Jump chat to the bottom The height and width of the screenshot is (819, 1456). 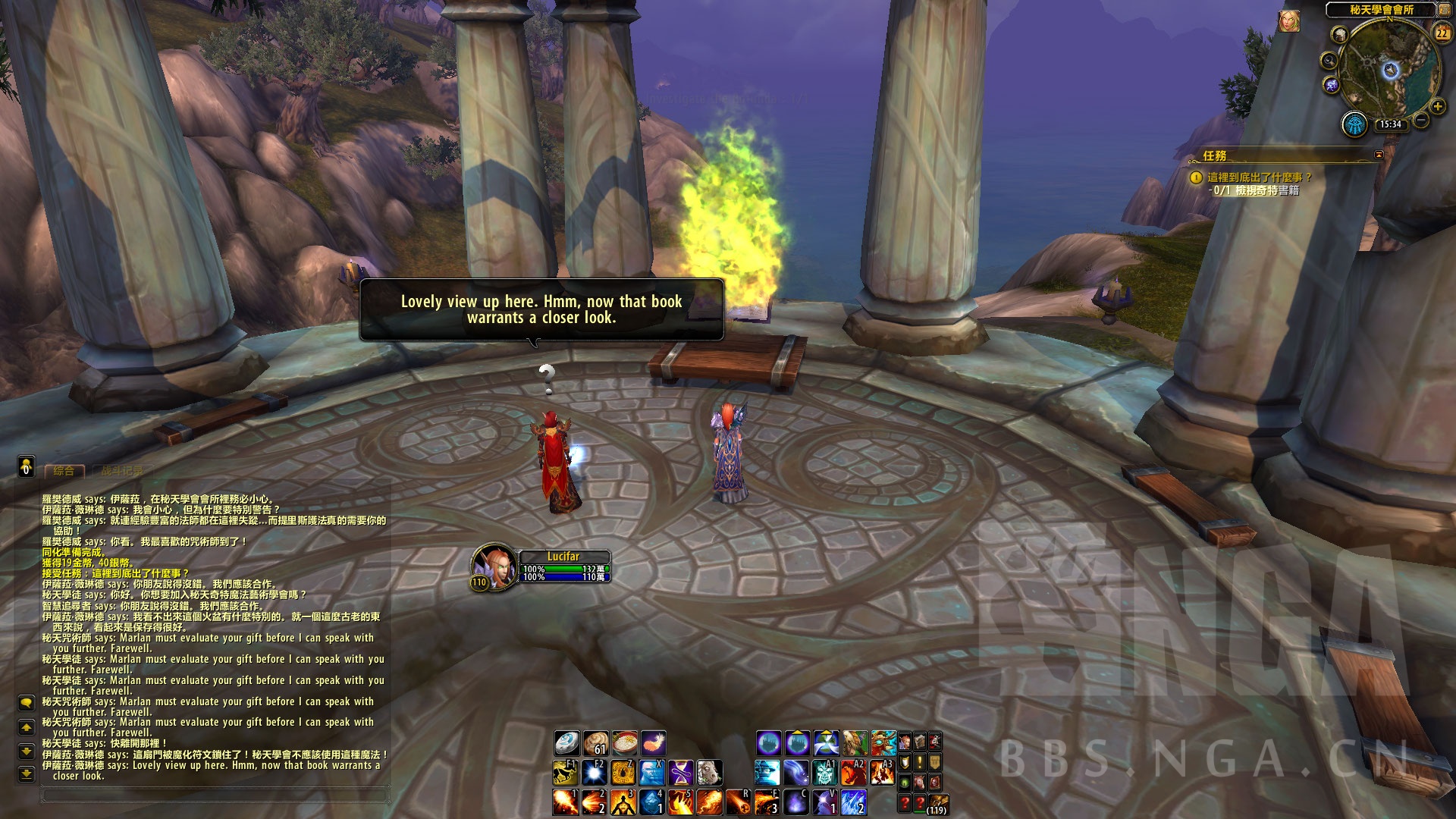(27, 774)
